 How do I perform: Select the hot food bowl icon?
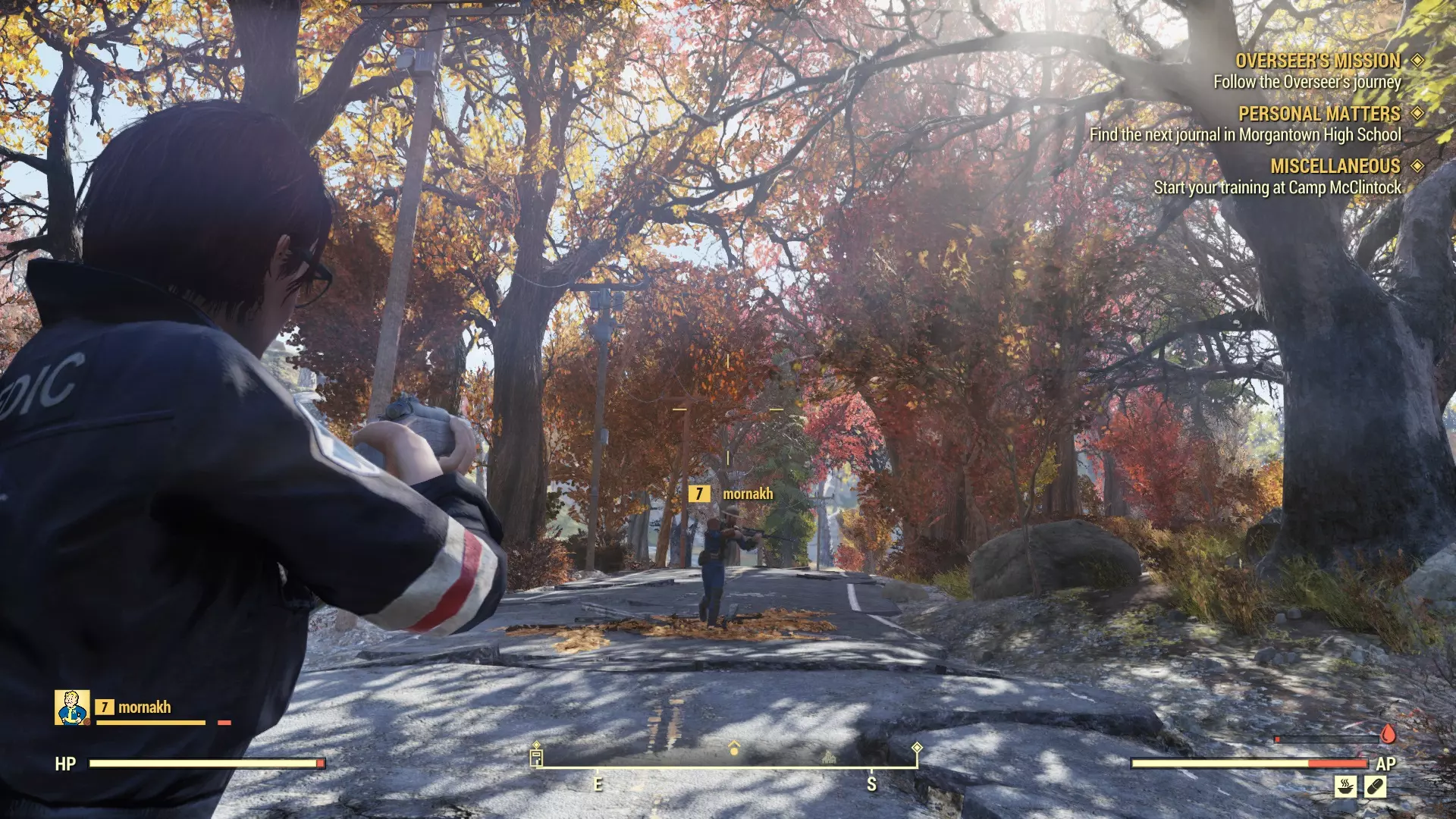click(1345, 786)
